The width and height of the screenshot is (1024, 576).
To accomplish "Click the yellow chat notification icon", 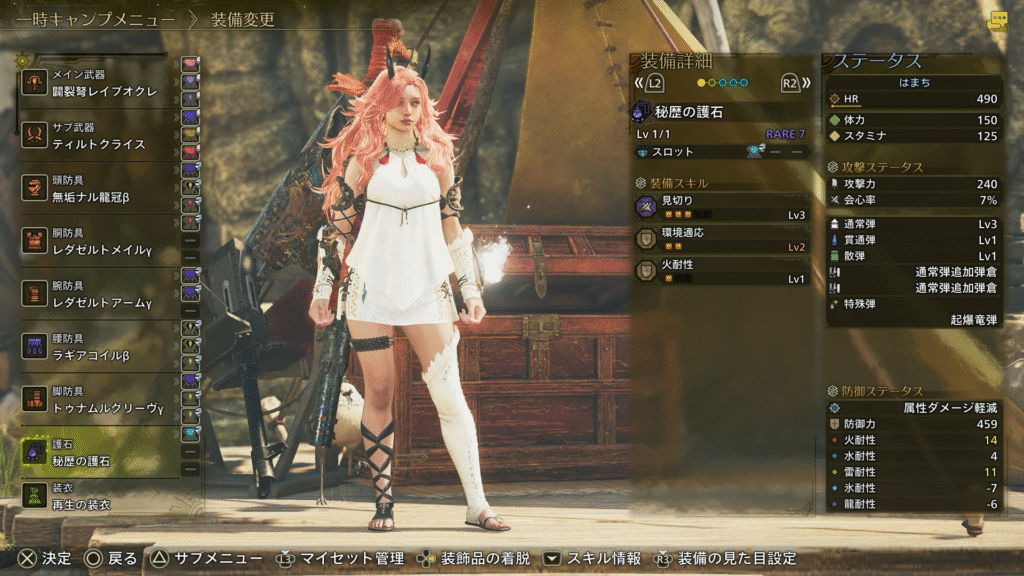I will pyautogui.click(x=997, y=20).
